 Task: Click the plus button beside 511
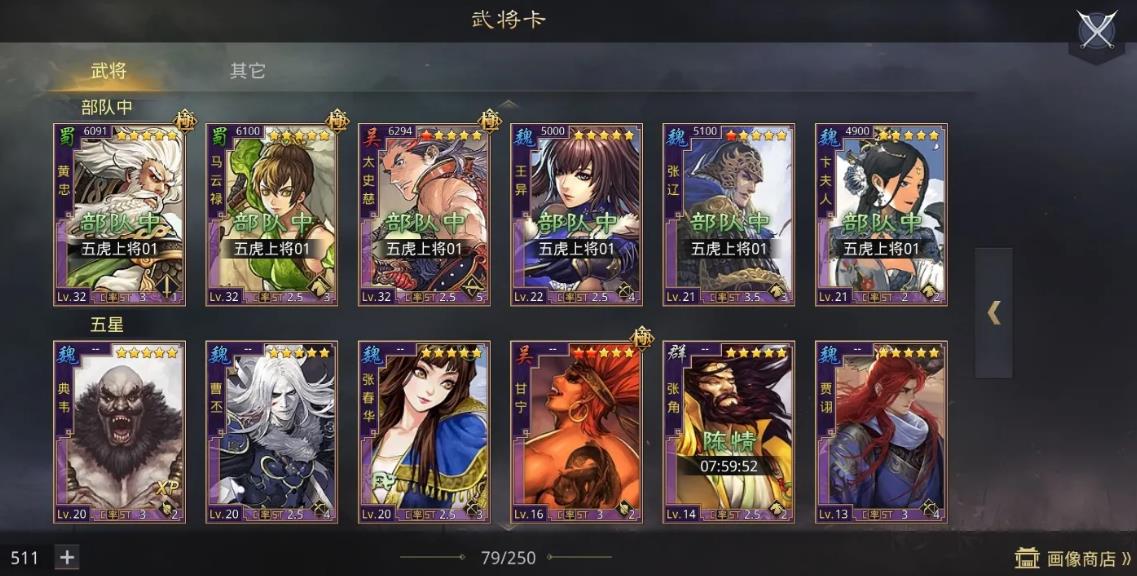67,557
